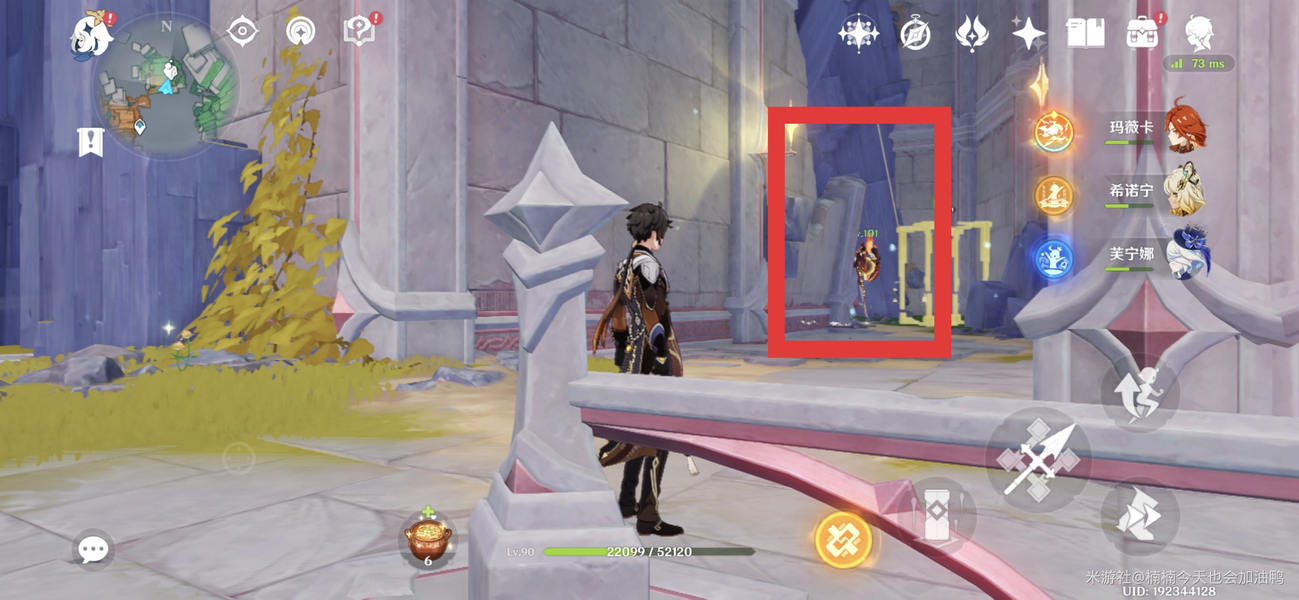Tap the quest bookmark exclamation icon

(x=91, y=142)
